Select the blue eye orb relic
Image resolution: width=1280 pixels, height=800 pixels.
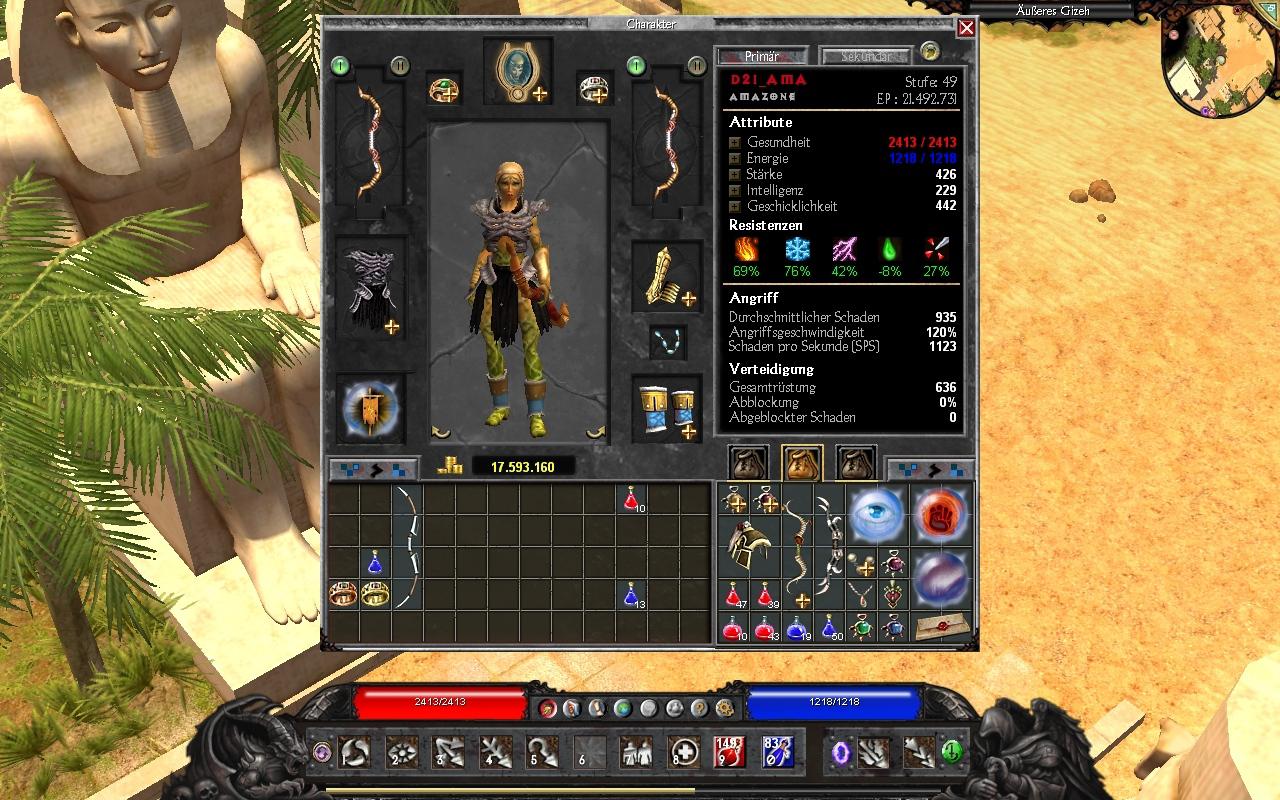click(x=877, y=516)
